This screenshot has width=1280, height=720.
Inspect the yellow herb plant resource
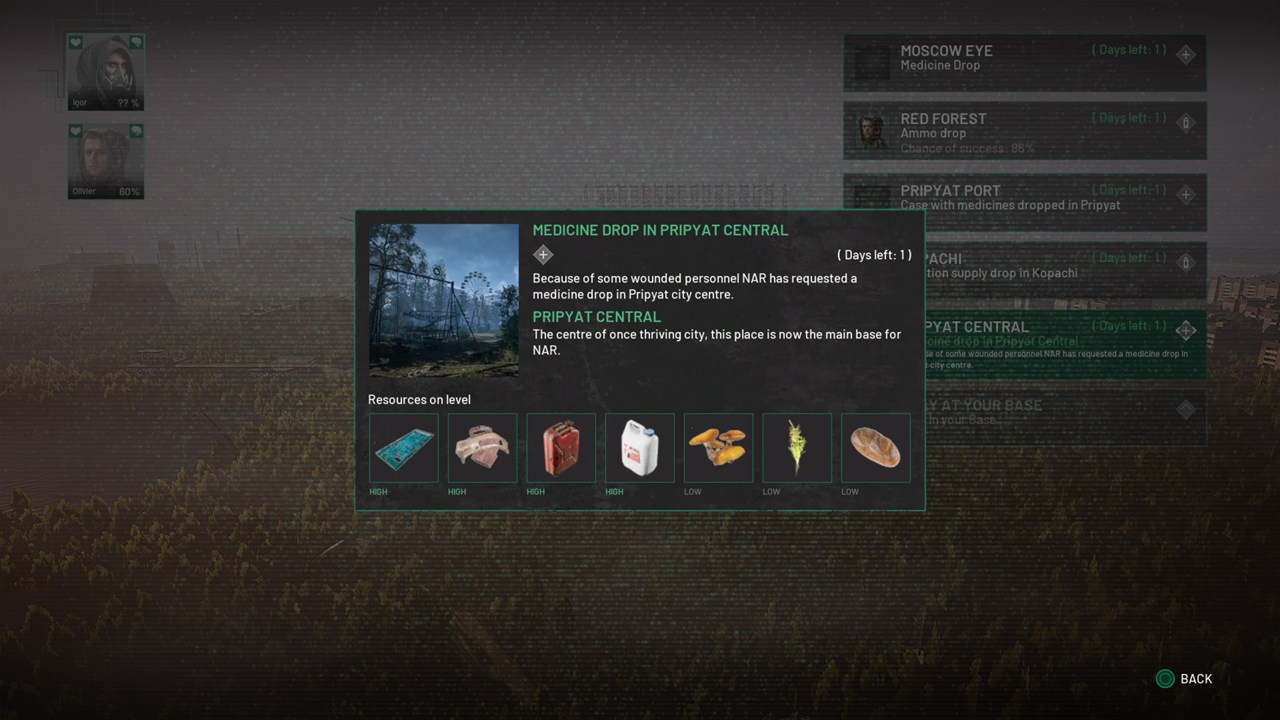pyautogui.click(x=797, y=448)
